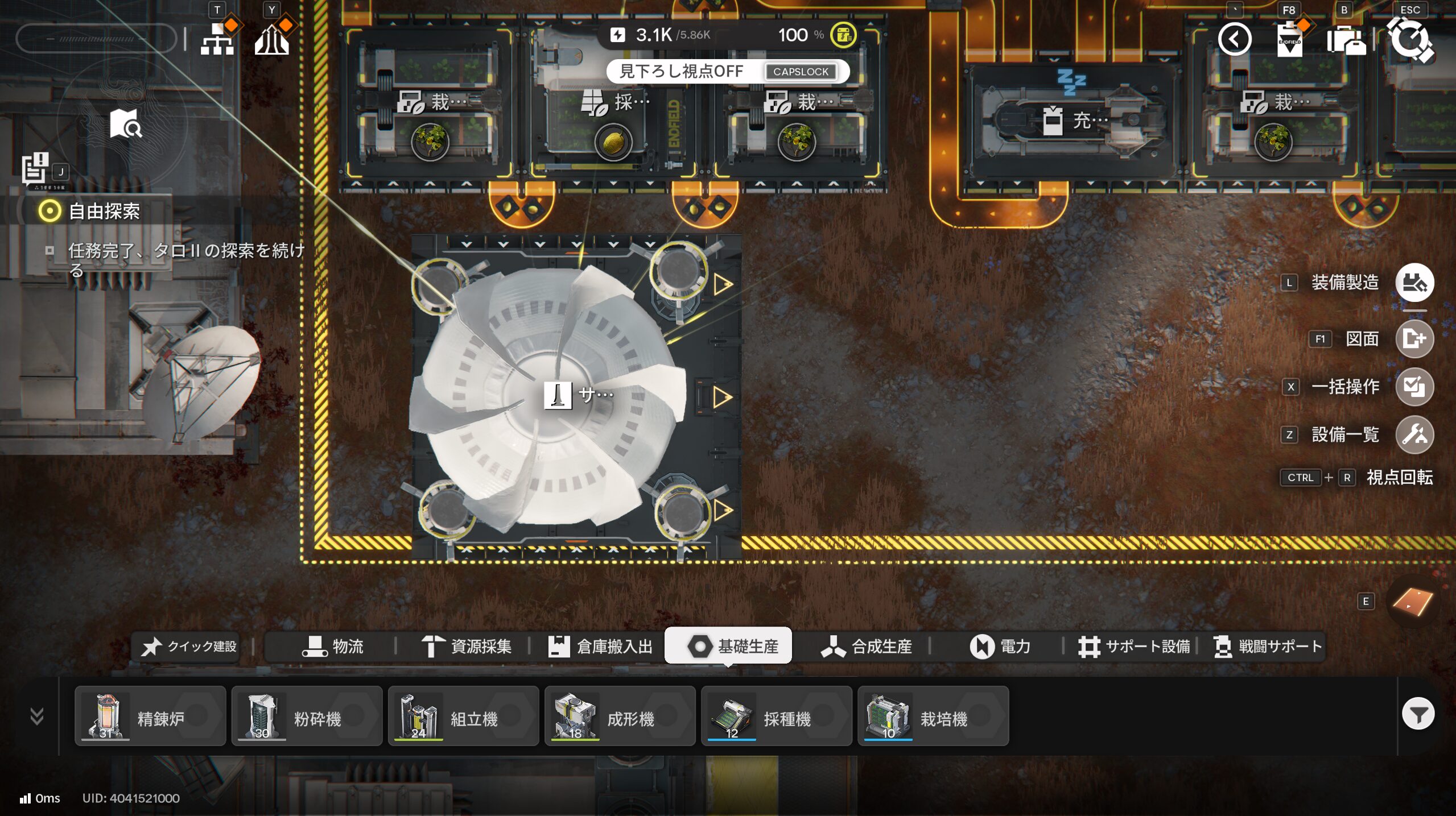Switch to the 戦闘サポート tab
Screen dimensions: 1456x816
pyautogui.click(x=1268, y=647)
